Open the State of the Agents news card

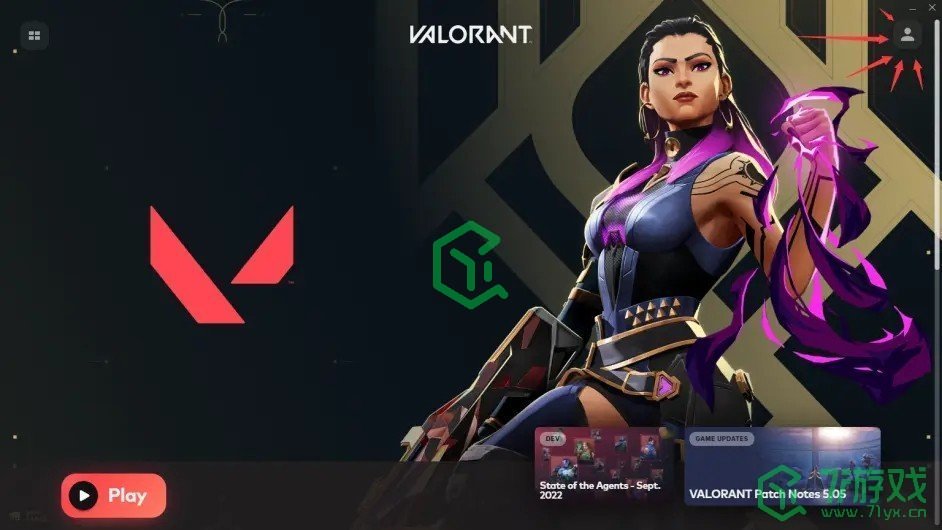coord(605,466)
